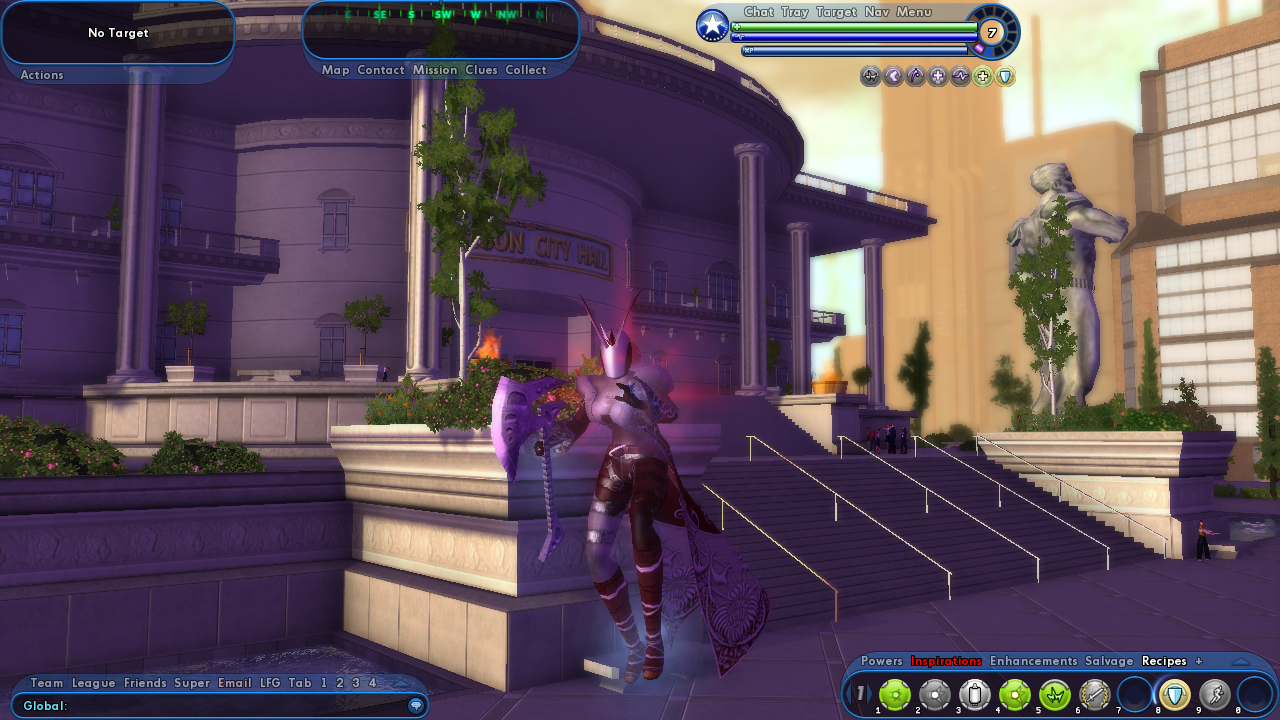Open the Salvage inventory

click(1110, 661)
